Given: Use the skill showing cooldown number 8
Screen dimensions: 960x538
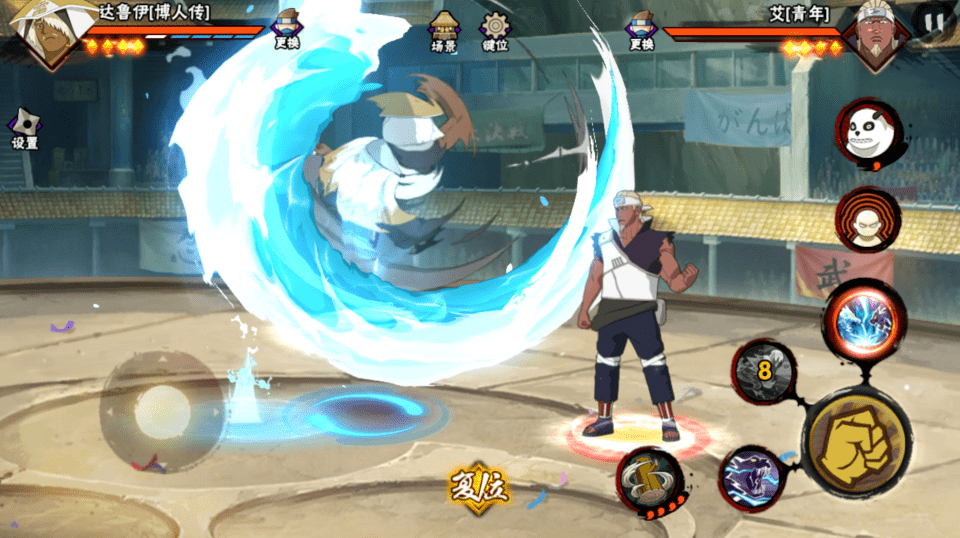Looking at the screenshot, I should coord(765,371).
